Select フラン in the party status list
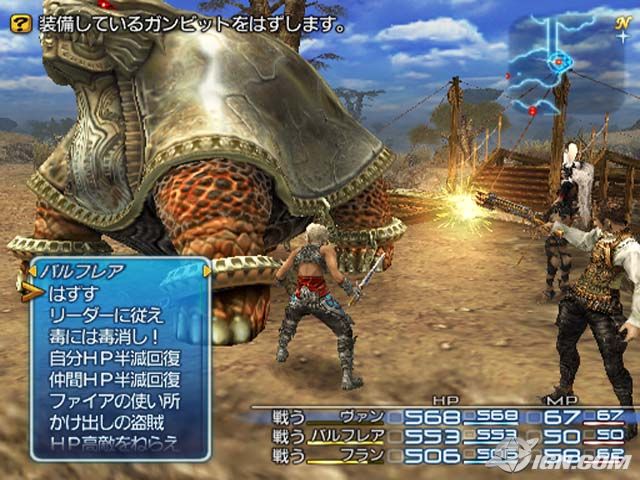 tap(360, 455)
